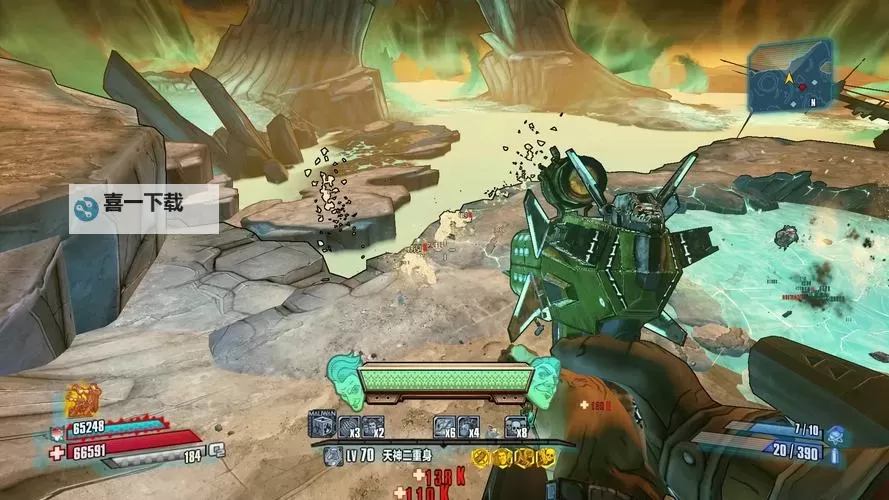Screen dimensions: 889x500
Task: Click the skull stack icon marked x8
Action: click(x=514, y=426)
